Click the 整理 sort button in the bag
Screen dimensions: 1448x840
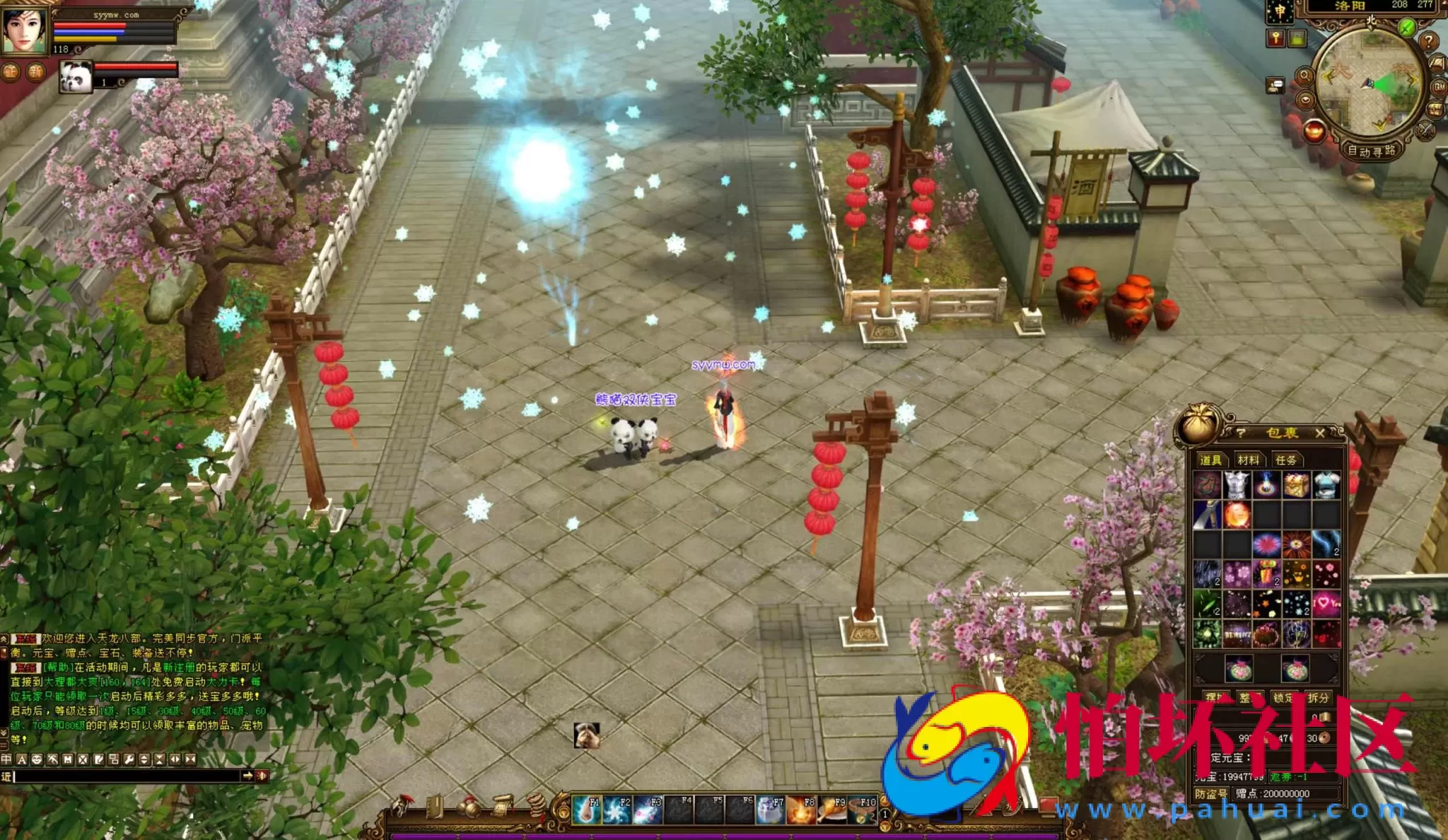point(1249,697)
